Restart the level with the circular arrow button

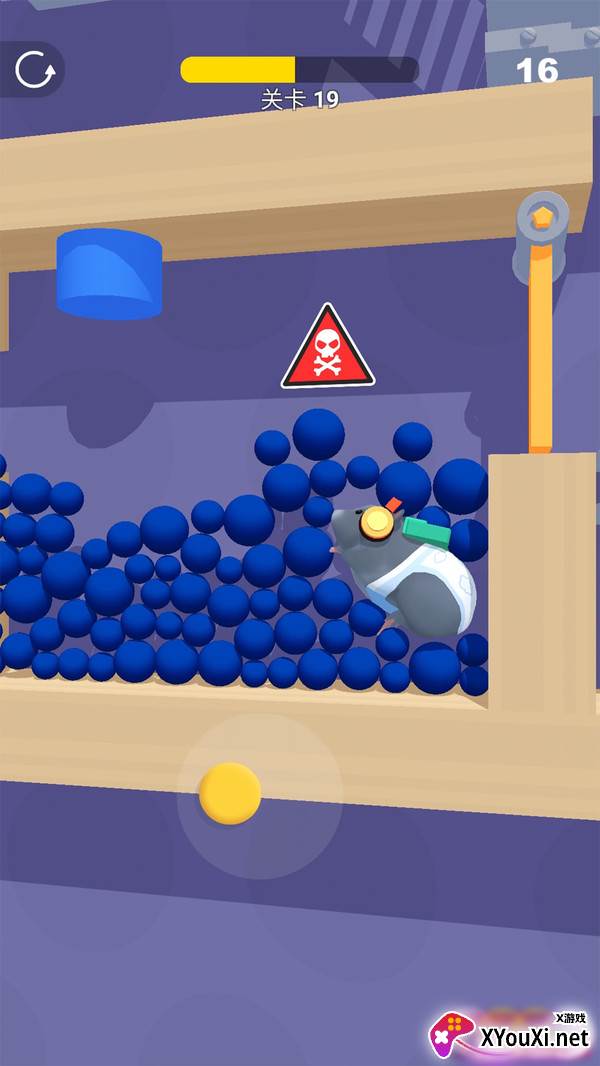click(x=35, y=69)
